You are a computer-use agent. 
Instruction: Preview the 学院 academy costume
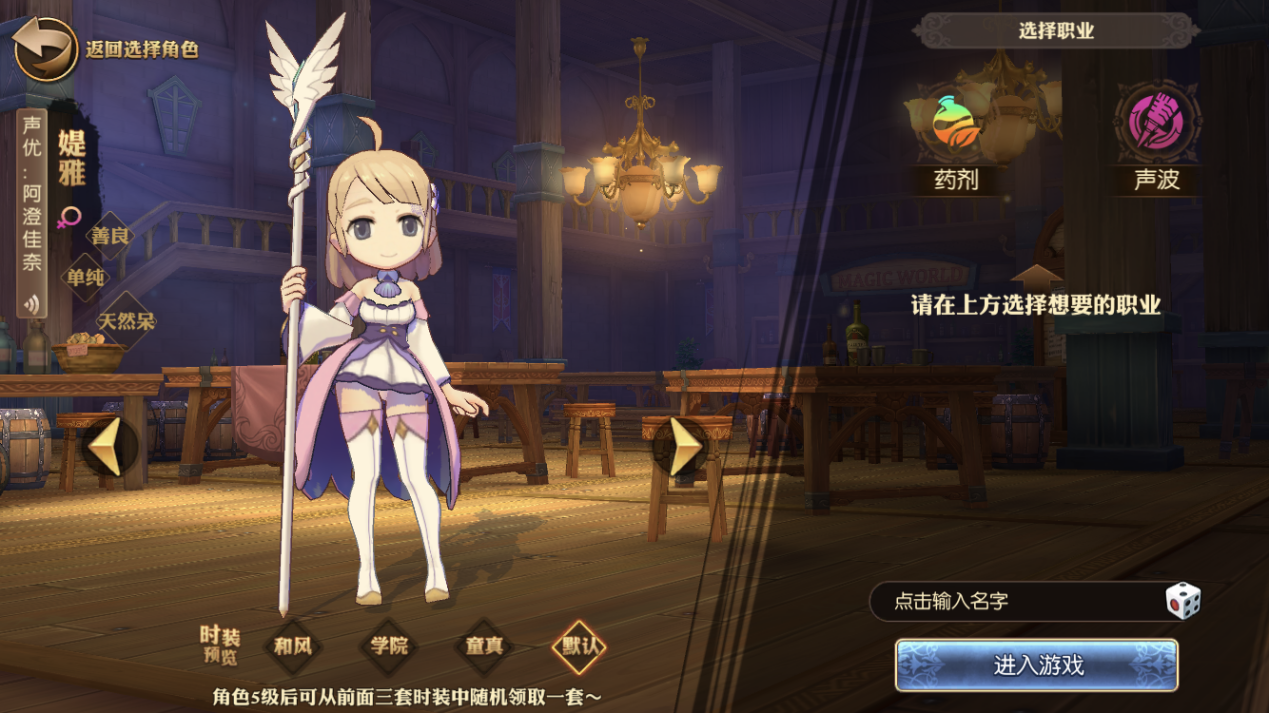coord(389,646)
